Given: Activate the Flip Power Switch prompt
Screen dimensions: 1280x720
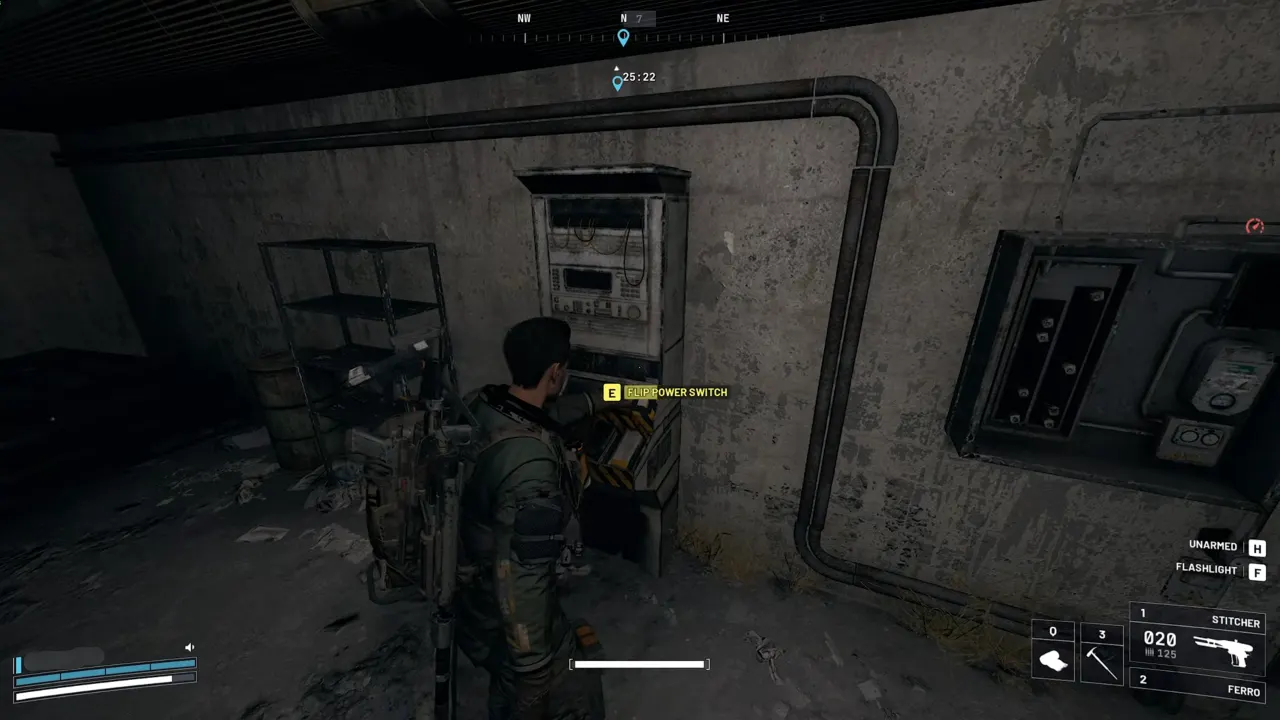Looking at the screenshot, I should pyautogui.click(x=675, y=392).
